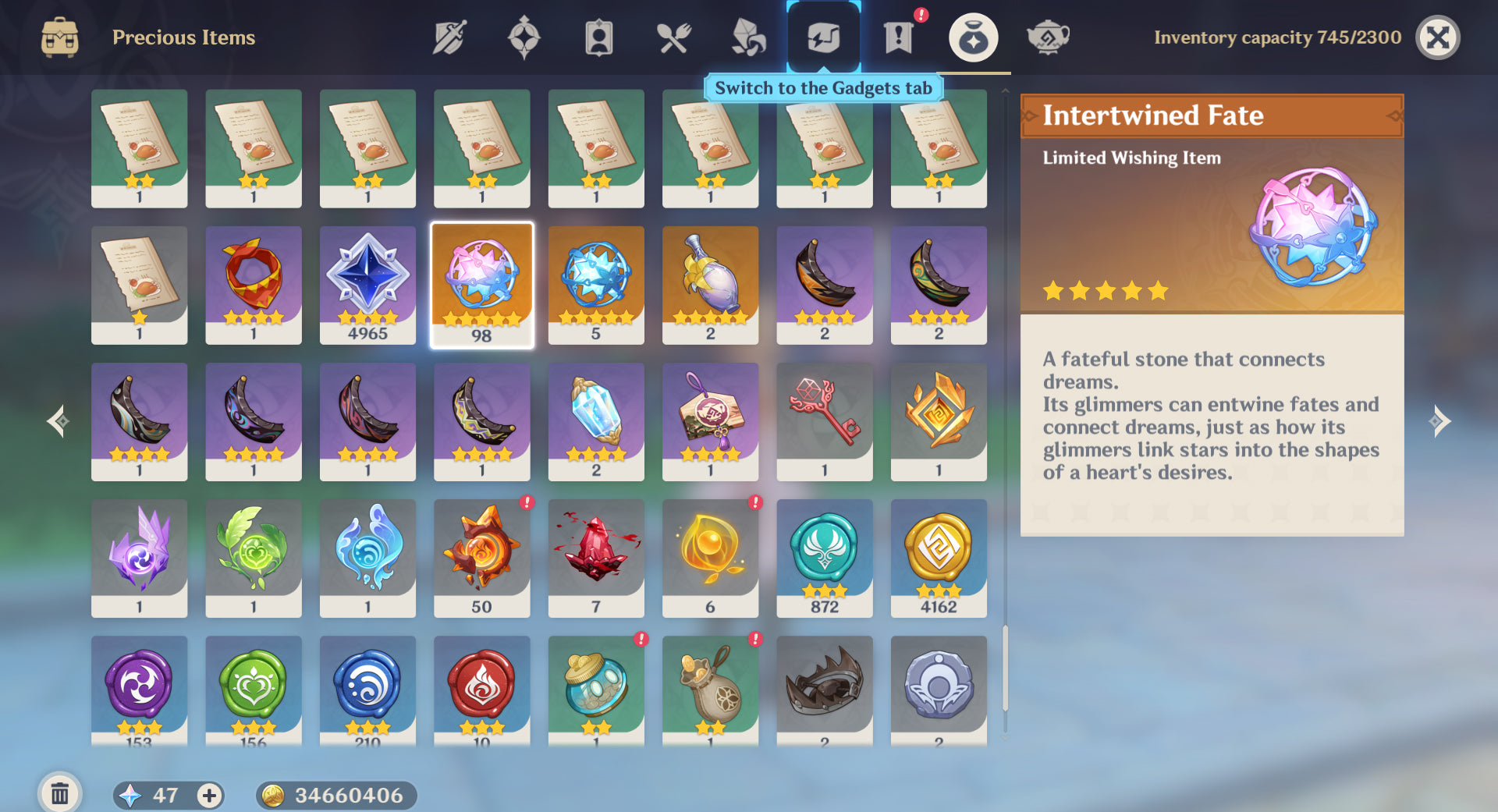Pick the red key item slot
The image size is (1498, 812).
tap(824, 421)
